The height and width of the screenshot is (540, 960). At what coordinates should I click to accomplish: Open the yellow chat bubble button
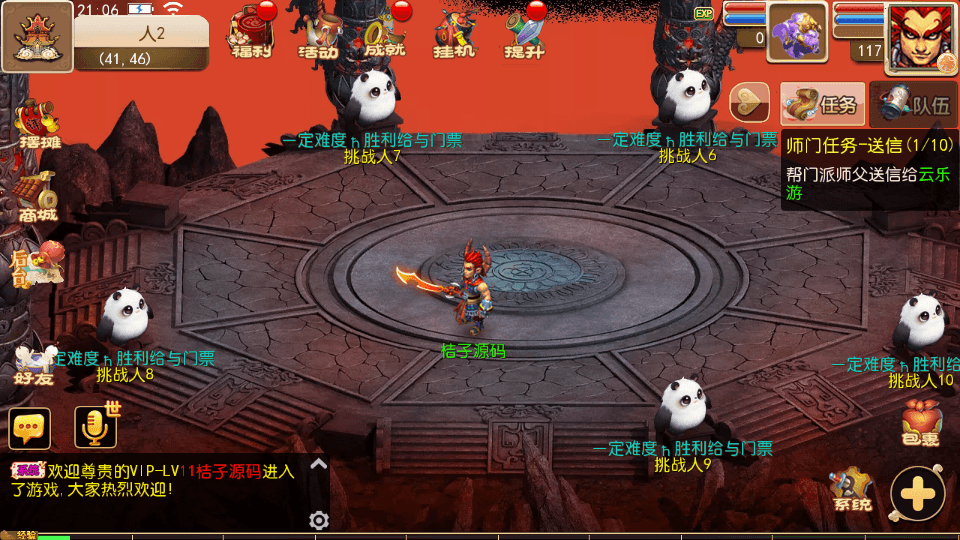[30, 428]
